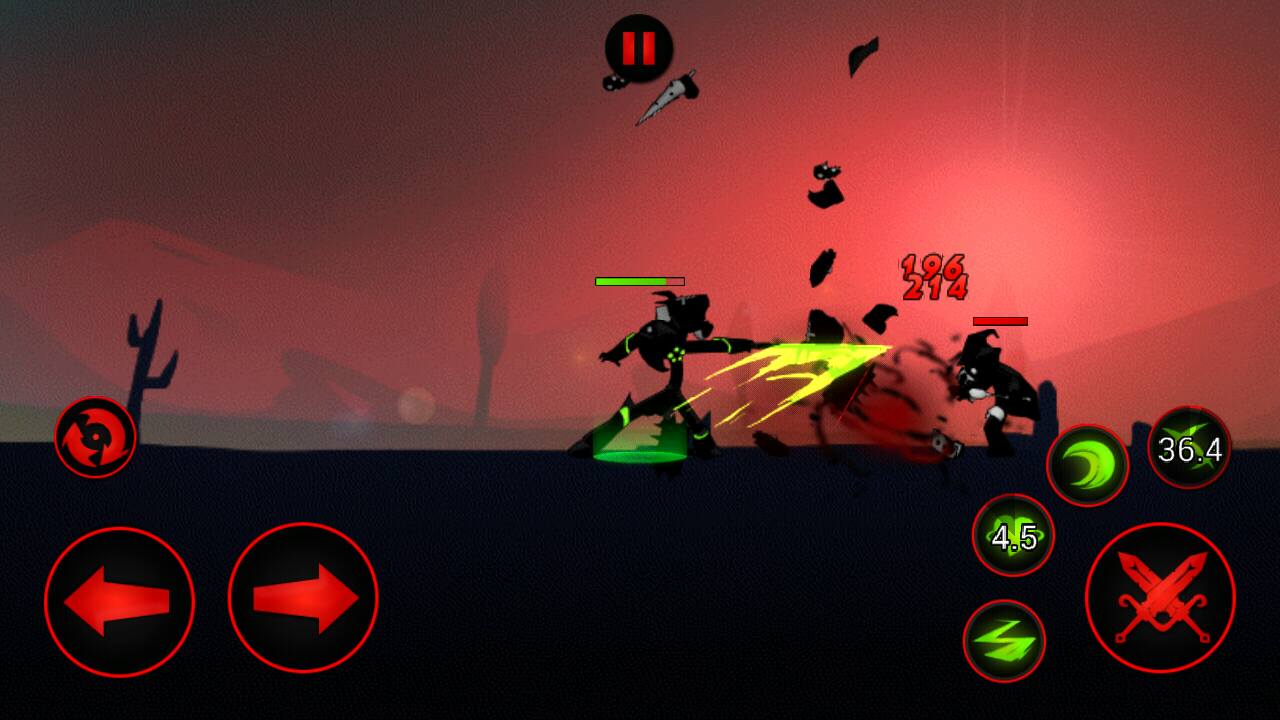
Task: Tap the right arrow movement button
Action: click(303, 598)
